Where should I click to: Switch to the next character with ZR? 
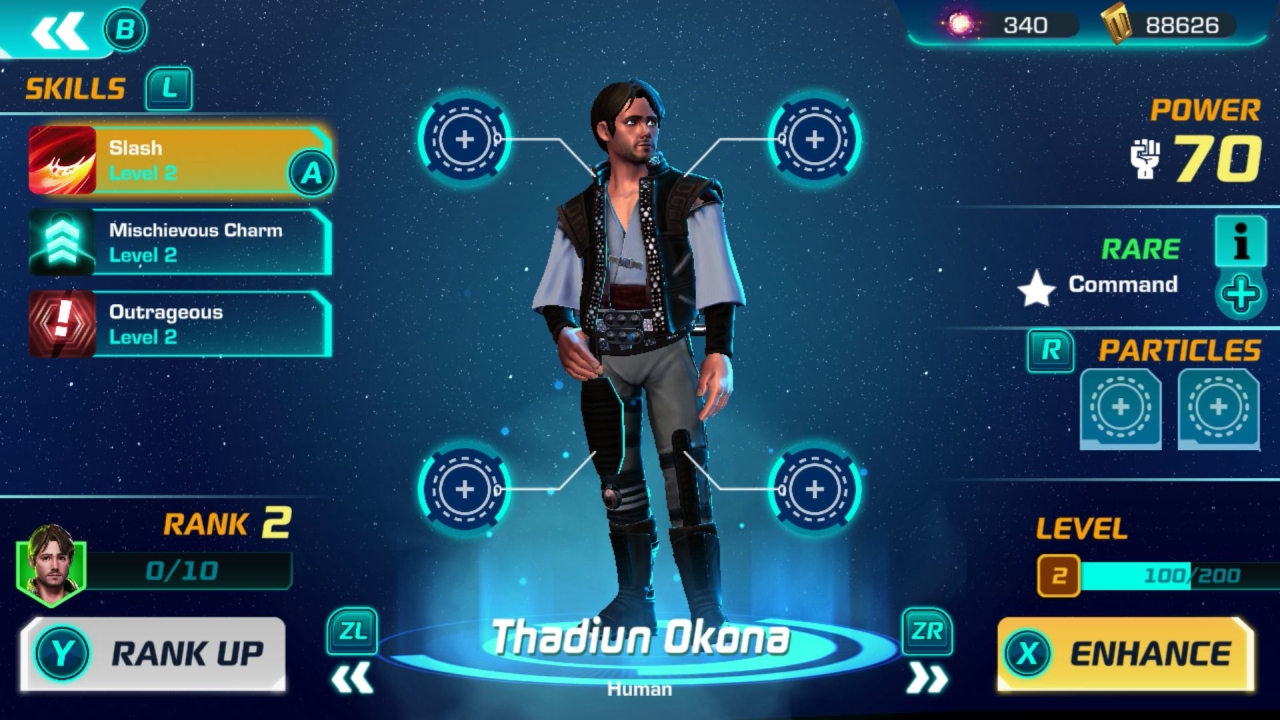pyautogui.click(x=927, y=632)
